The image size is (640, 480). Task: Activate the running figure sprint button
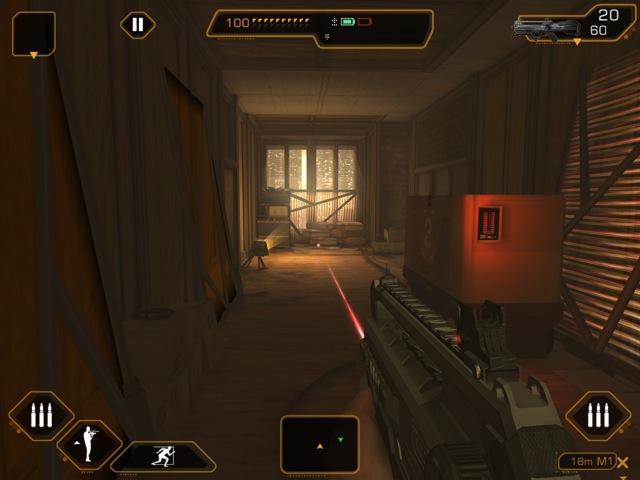pos(162,457)
